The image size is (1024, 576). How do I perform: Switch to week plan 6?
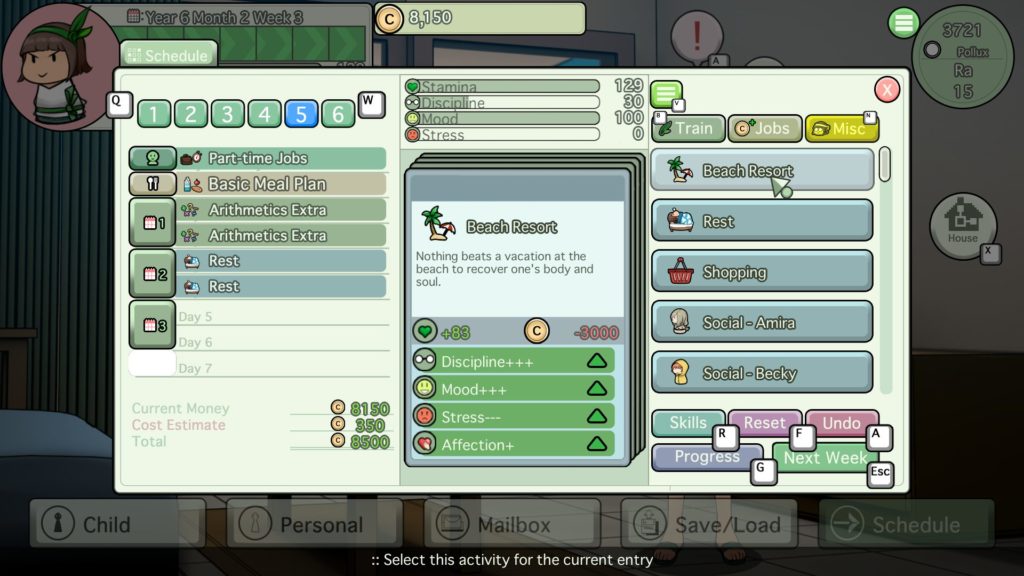(x=338, y=114)
